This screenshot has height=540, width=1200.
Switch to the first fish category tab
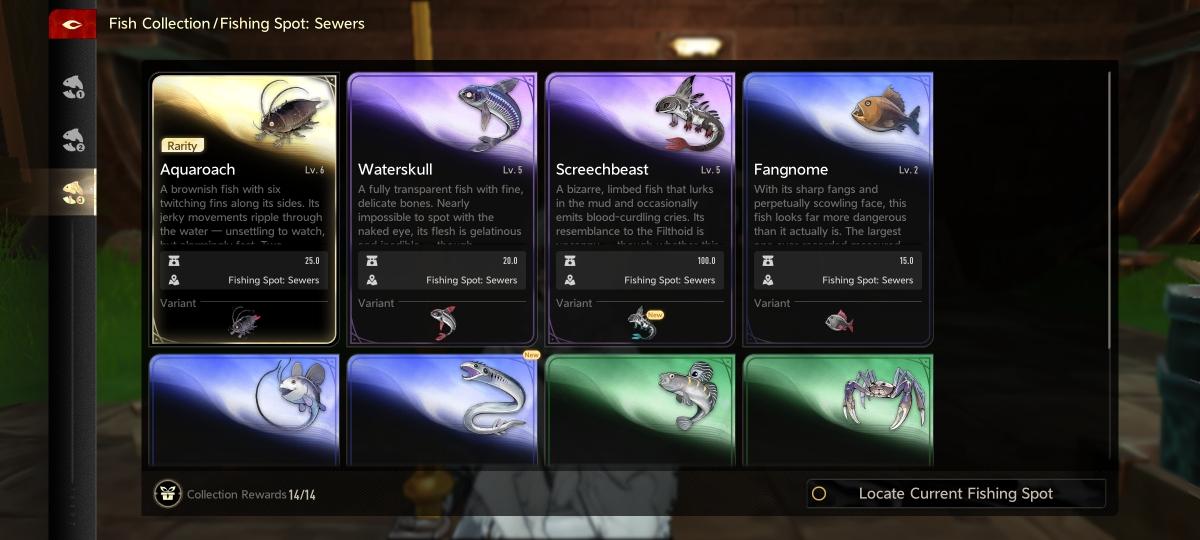coord(72,87)
